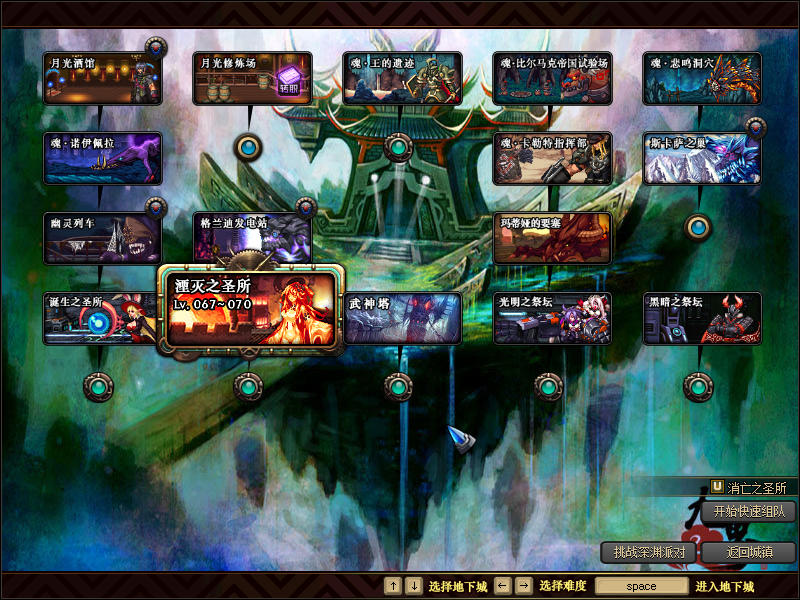Select the 幽灵列车 dungeon
Viewport: 800px width, 600px height.
[102, 238]
